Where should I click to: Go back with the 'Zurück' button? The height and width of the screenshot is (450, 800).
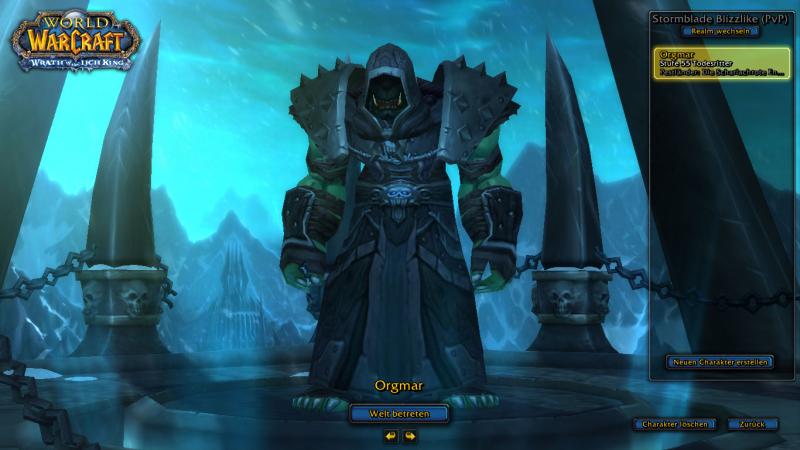[x=753, y=424]
